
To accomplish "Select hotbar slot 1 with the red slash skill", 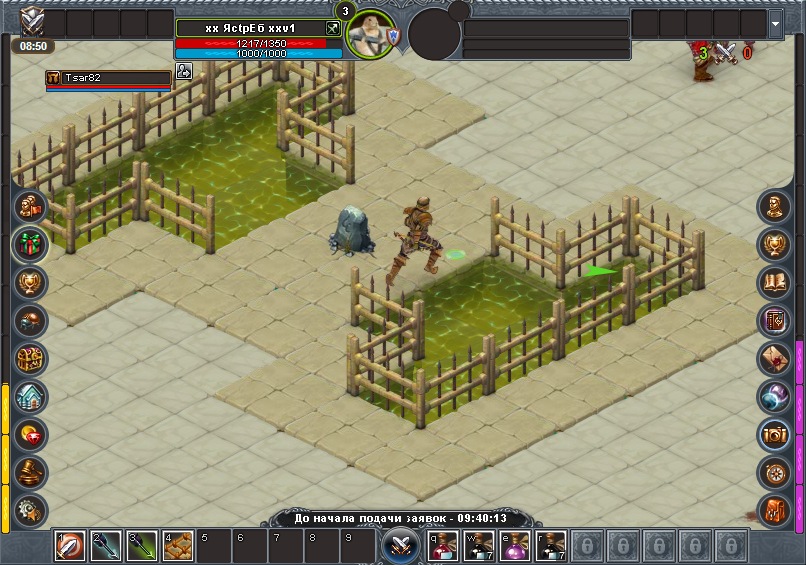I will pyautogui.click(x=70, y=546).
